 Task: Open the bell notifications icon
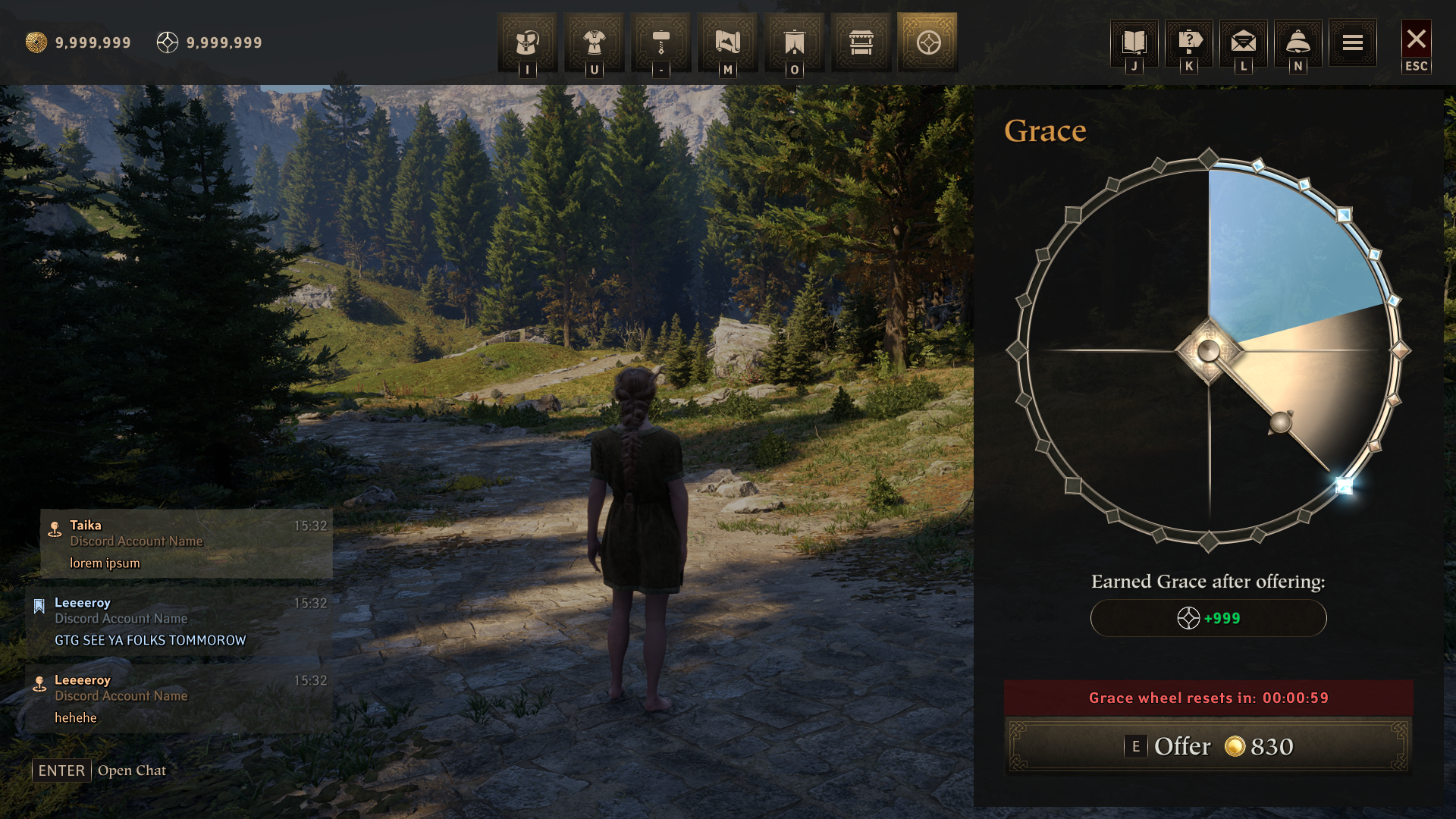pos(1298,42)
